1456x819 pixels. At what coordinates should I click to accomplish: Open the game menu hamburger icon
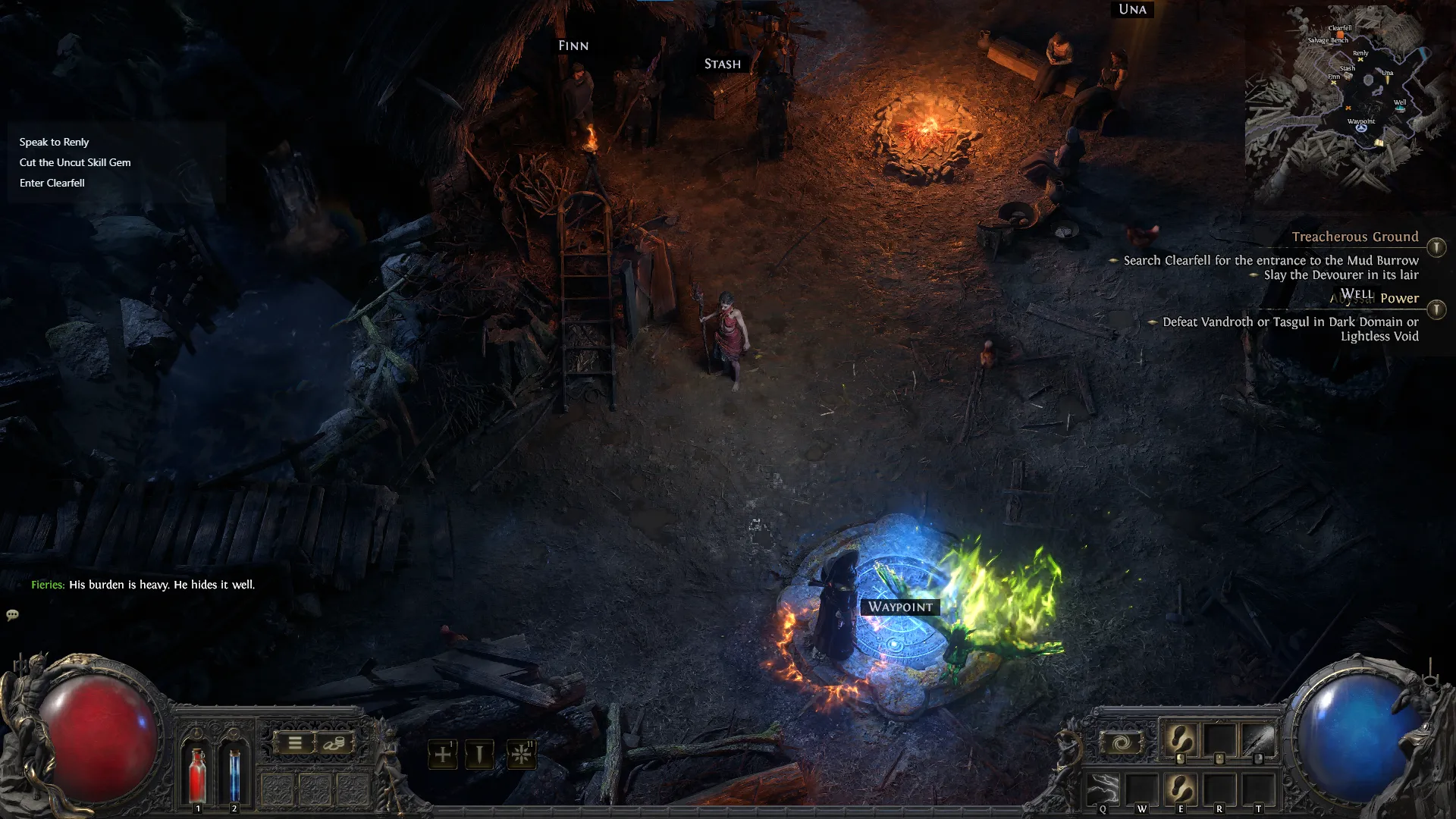[294, 743]
